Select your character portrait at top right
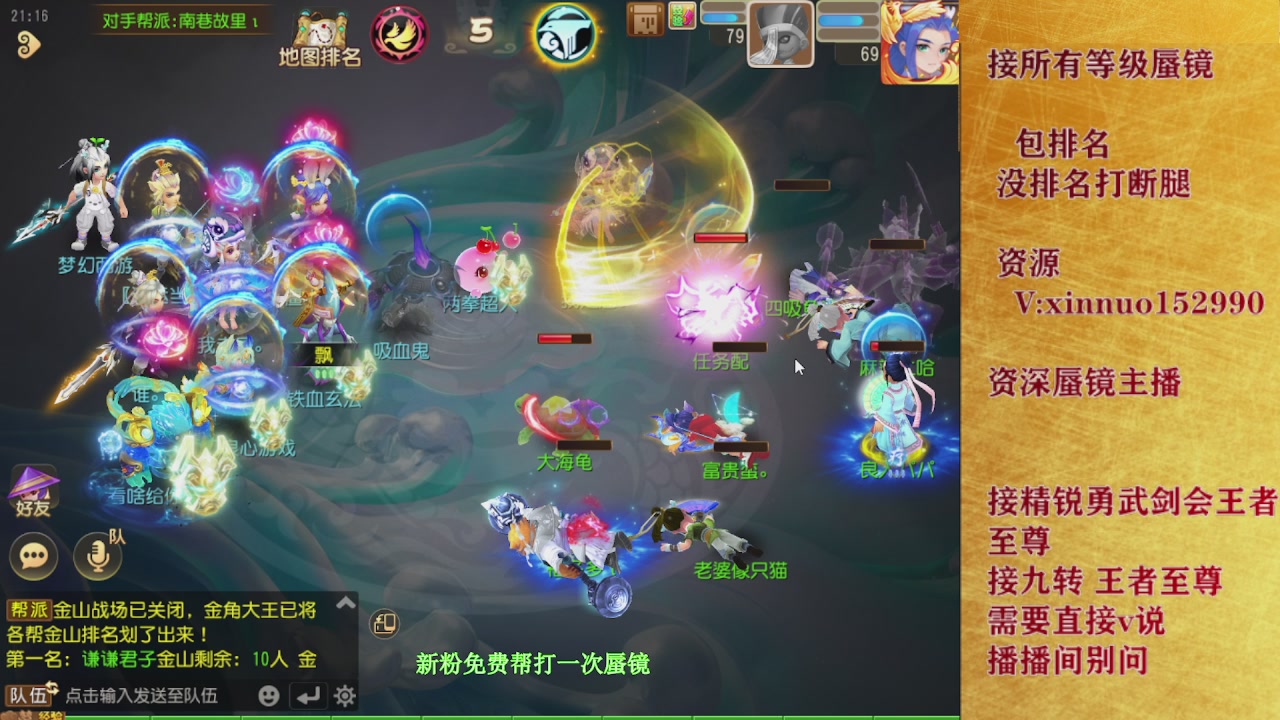The height and width of the screenshot is (720, 1280). click(920, 40)
